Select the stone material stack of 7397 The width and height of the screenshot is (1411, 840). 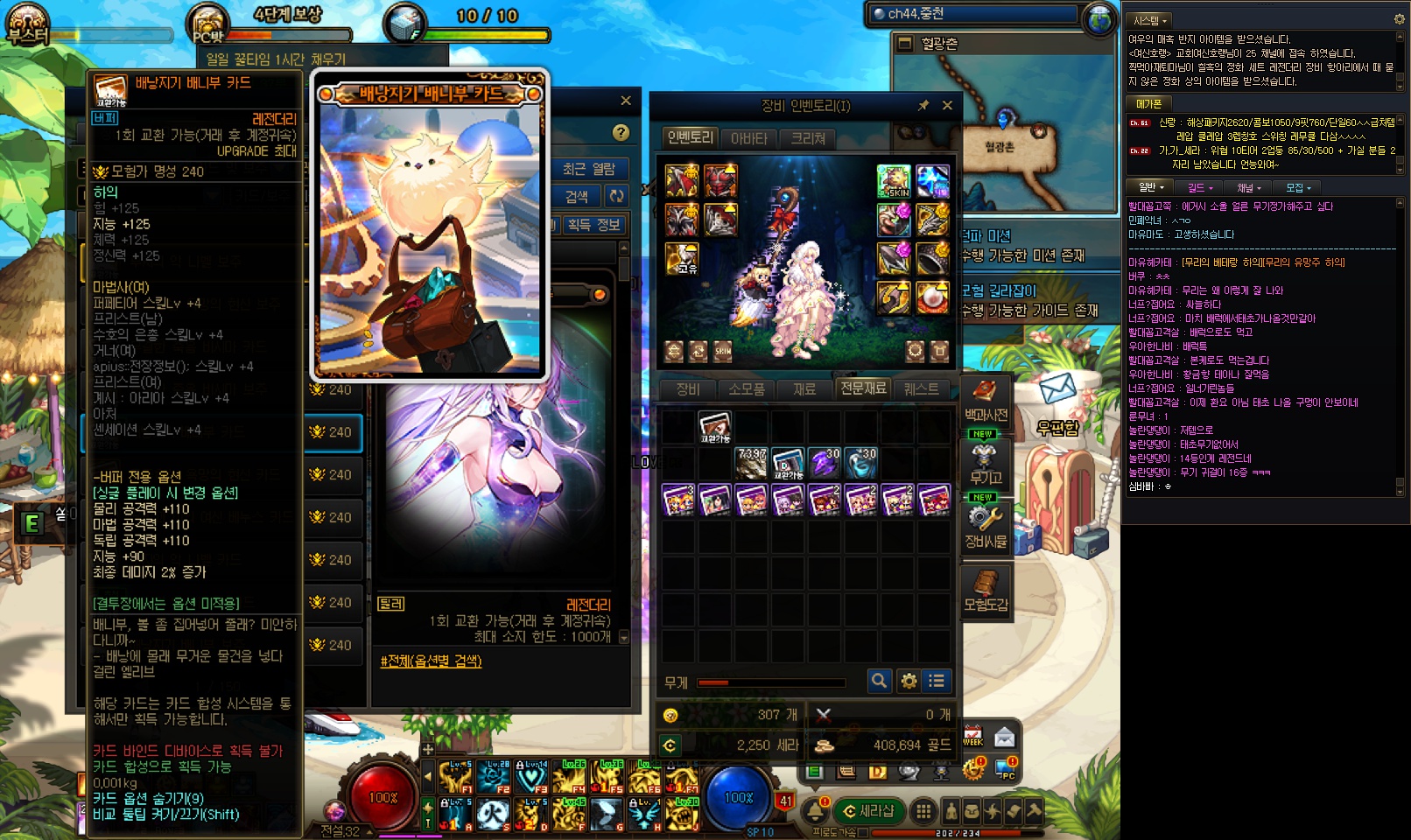pyautogui.click(x=751, y=463)
